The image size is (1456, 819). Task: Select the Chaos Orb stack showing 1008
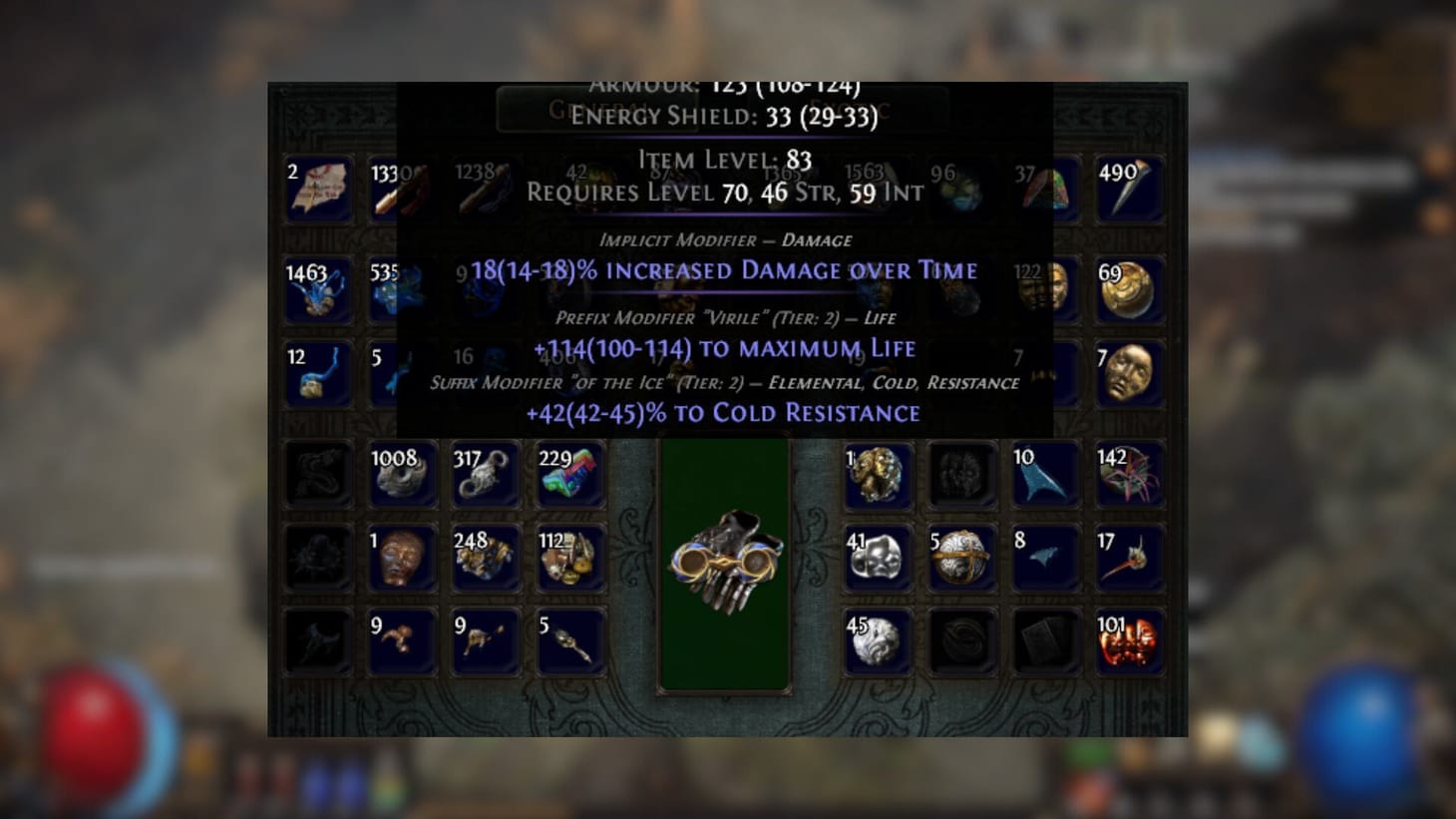point(402,474)
